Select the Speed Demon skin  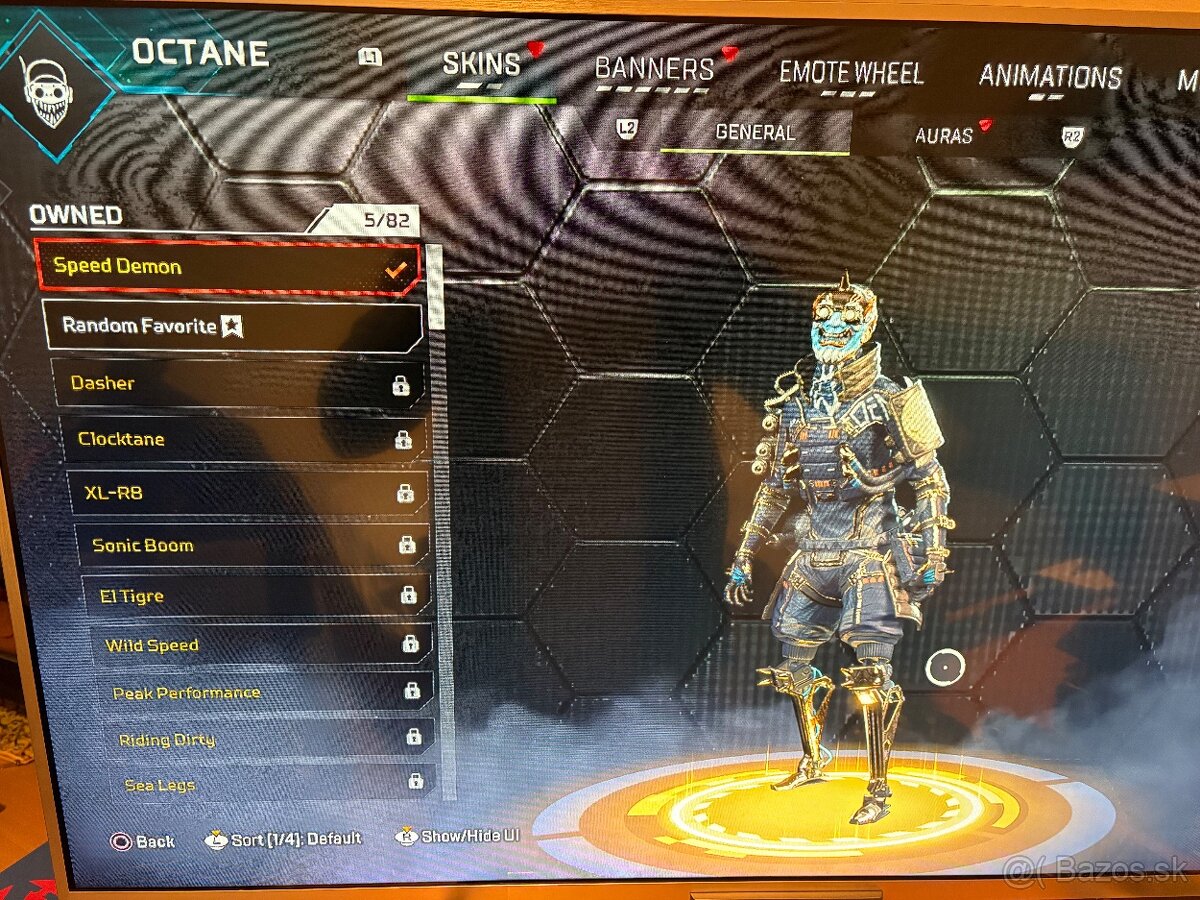228,267
